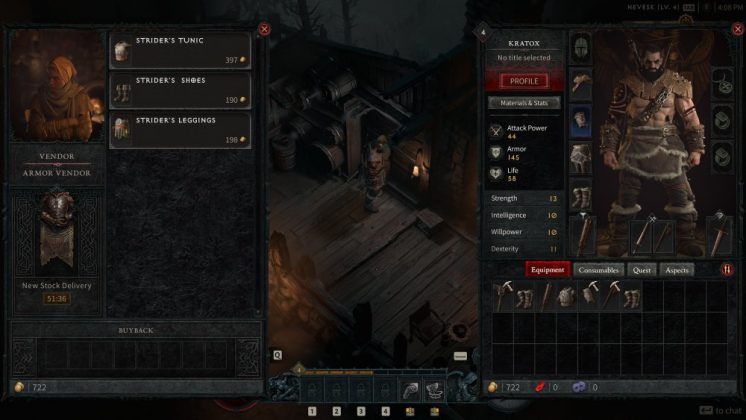The height and width of the screenshot is (420, 746).
Task: Click the vendor portrait image
Action: point(57,88)
